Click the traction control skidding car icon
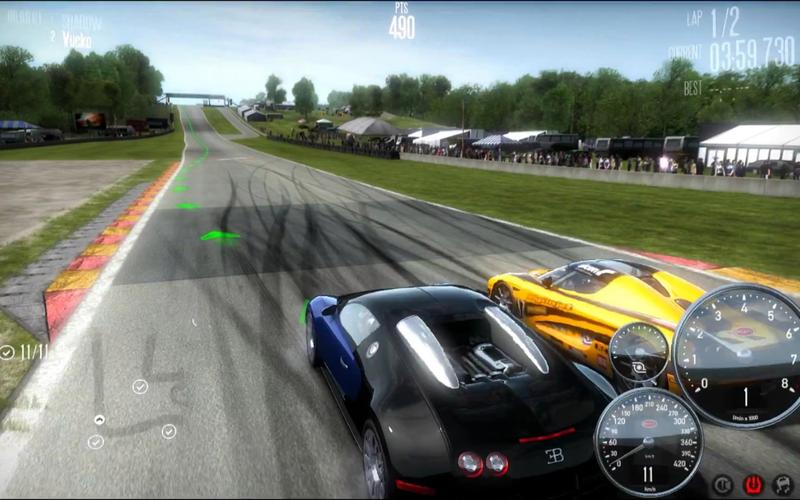Image resolution: width=800 pixels, height=500 pixels. click(783, 485)
